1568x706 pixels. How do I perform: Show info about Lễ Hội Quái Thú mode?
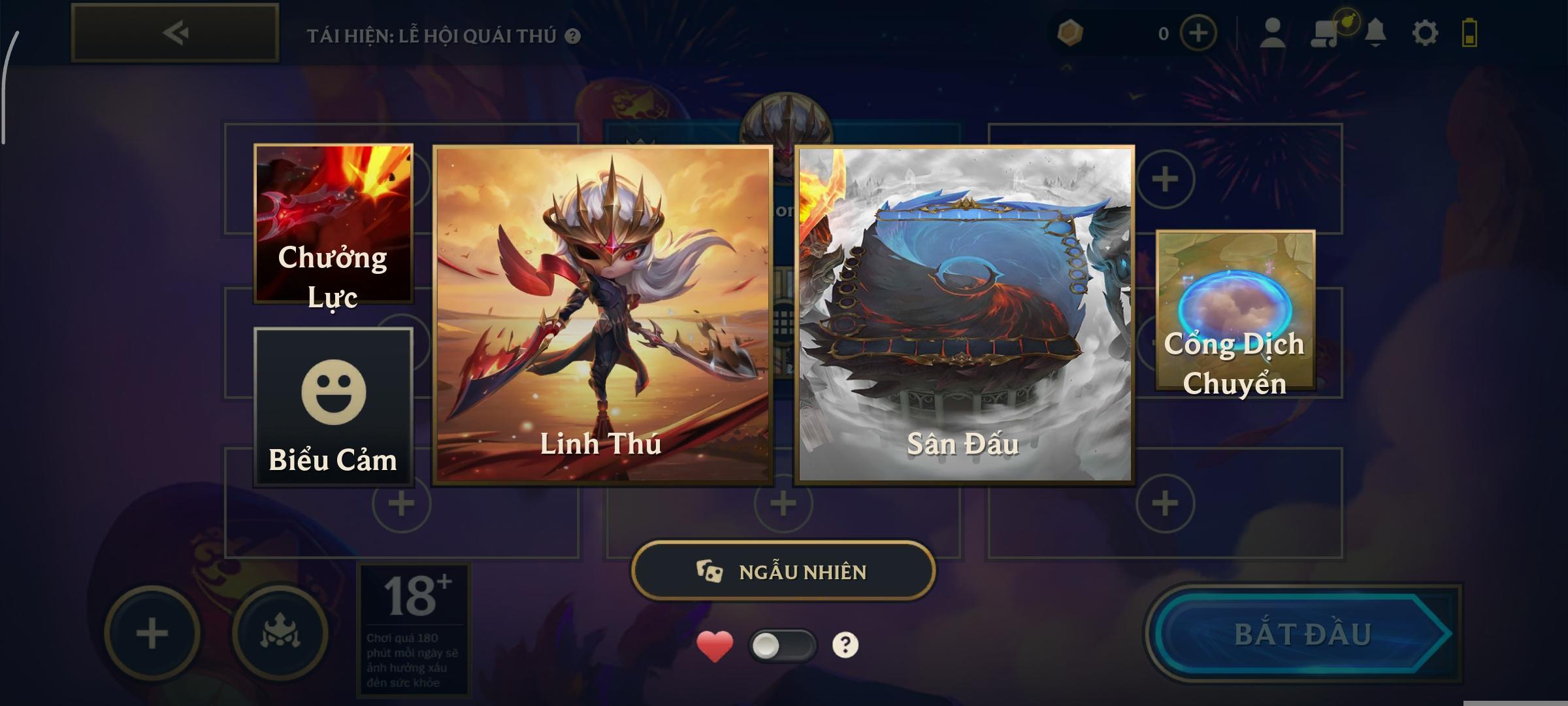point(573,36)
